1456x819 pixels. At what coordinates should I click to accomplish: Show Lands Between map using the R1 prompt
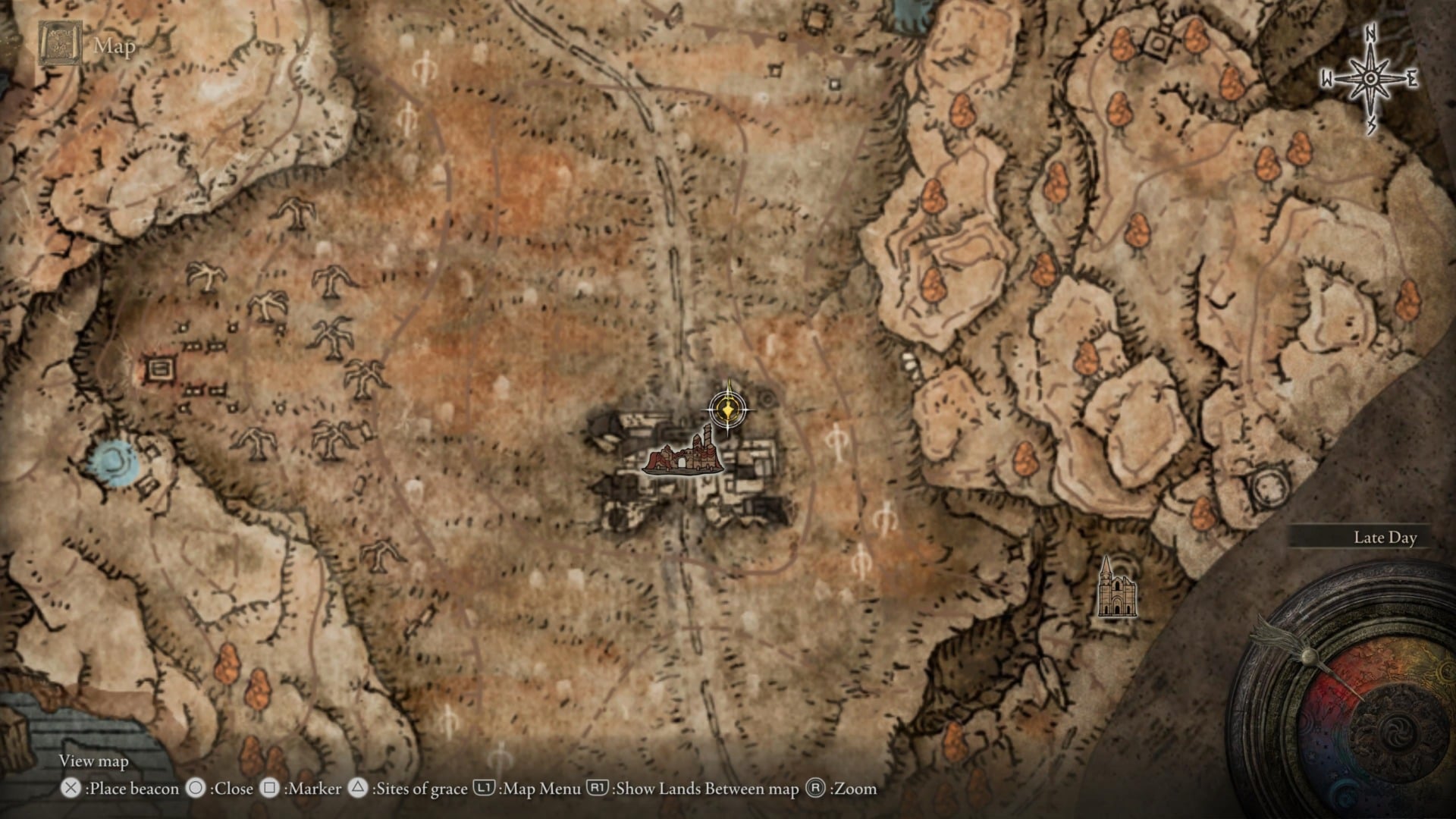(x=598, y=789)
